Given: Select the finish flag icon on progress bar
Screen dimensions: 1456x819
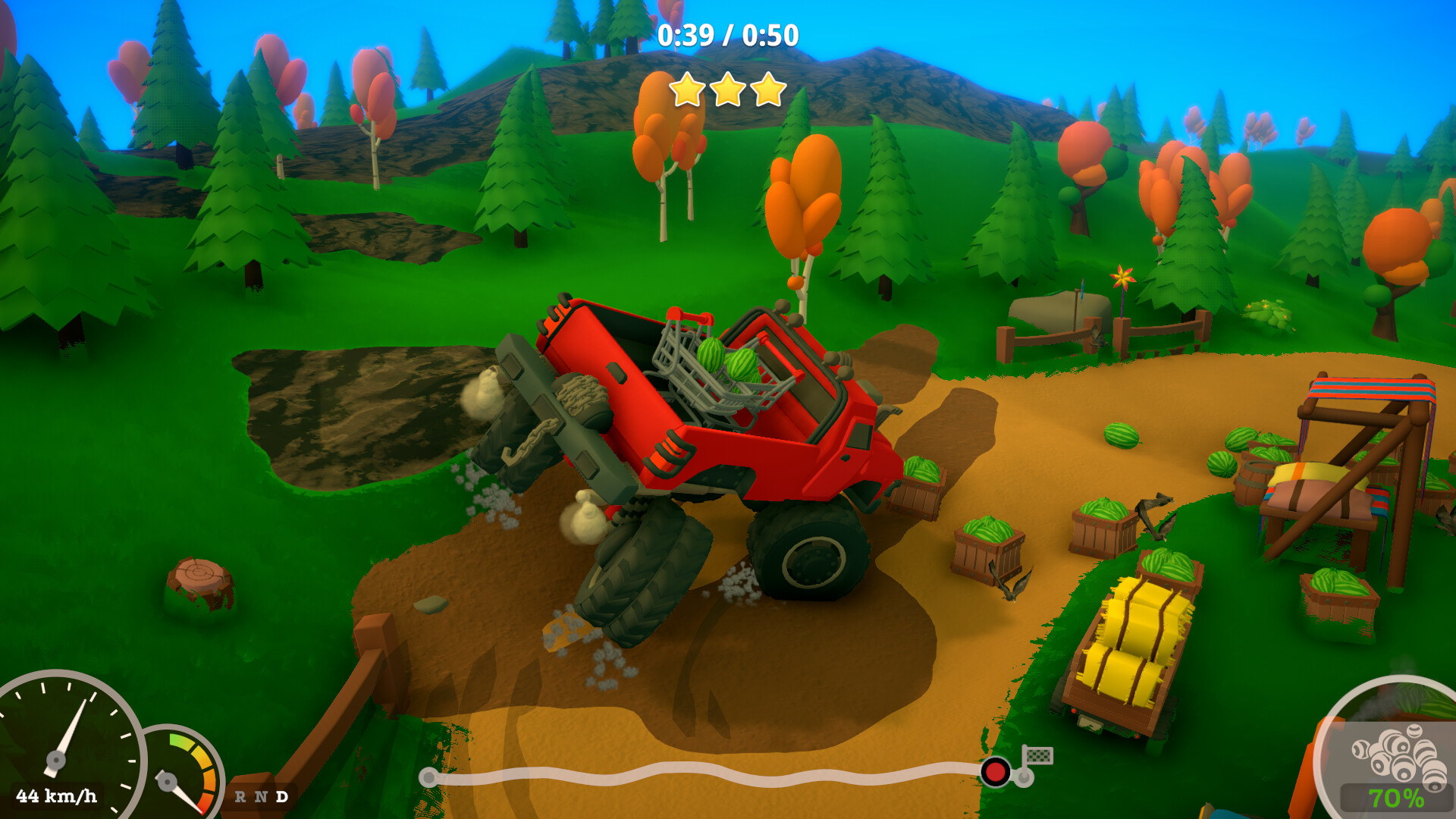Looking at the screenshot, I should click(x=1040, y=757).
